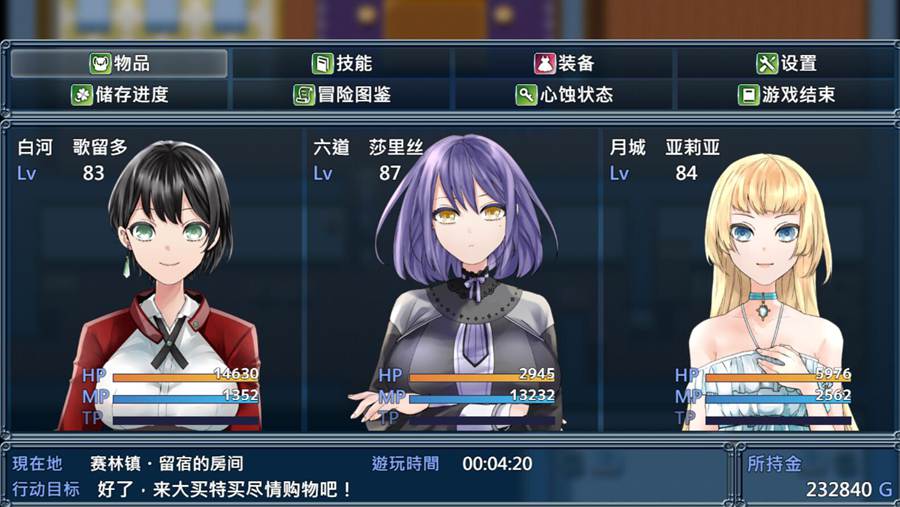Open the 冒险图鉴 adventure encyclopedia

pyautogui.click(x=342, y=95)
